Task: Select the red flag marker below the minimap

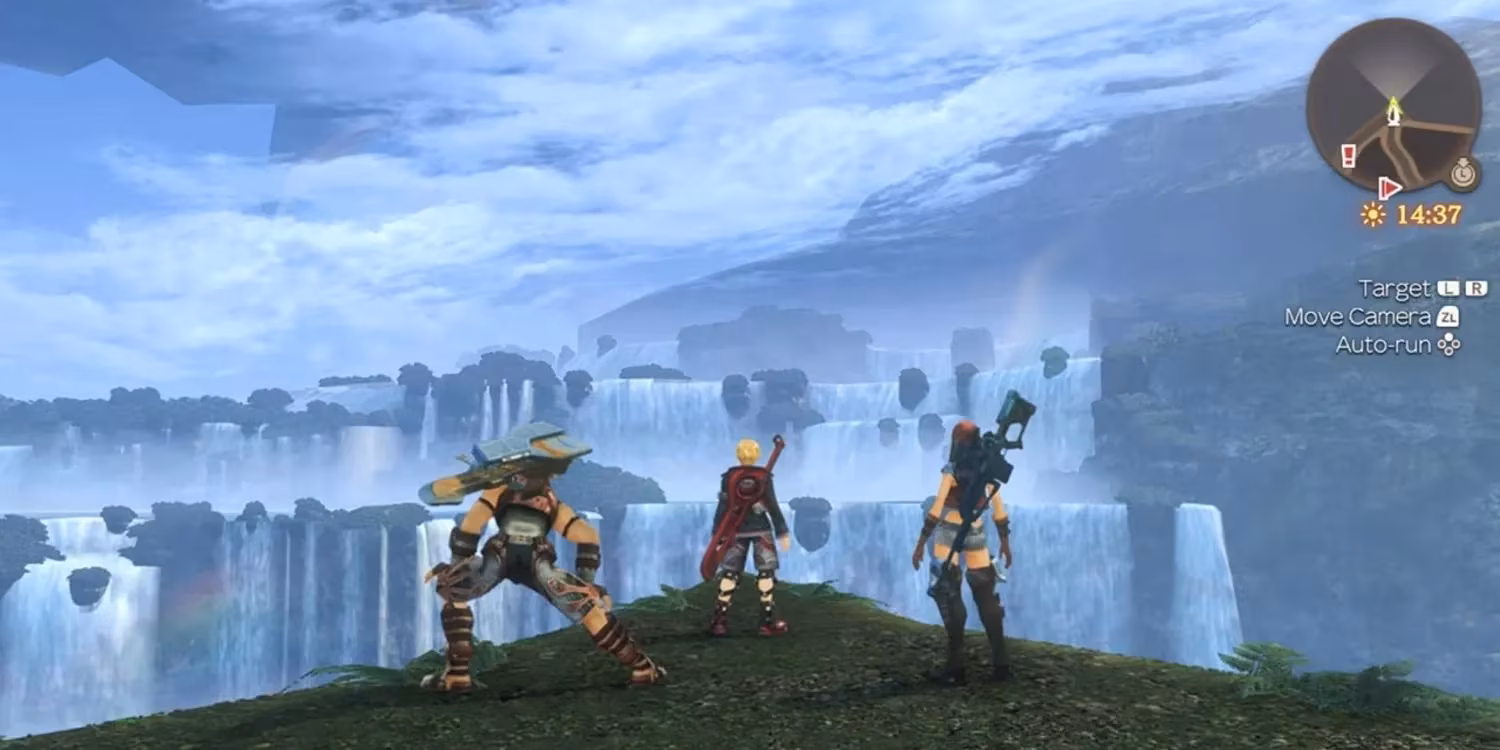Action: tap(1389, 189)
